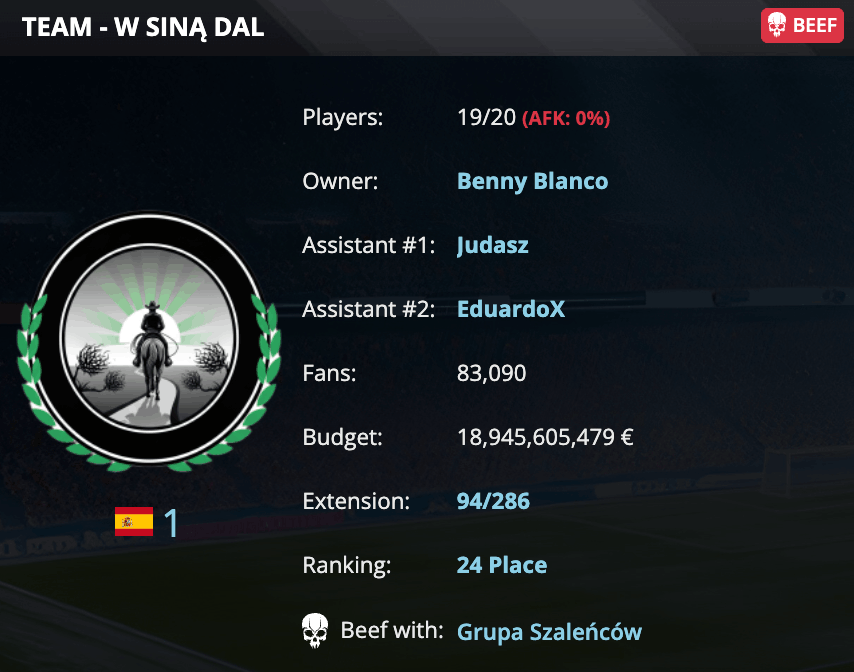Open owner Benny Blanco's profile
The height and width of the screenshot is (672, 854).
click(x=532, y=181)
